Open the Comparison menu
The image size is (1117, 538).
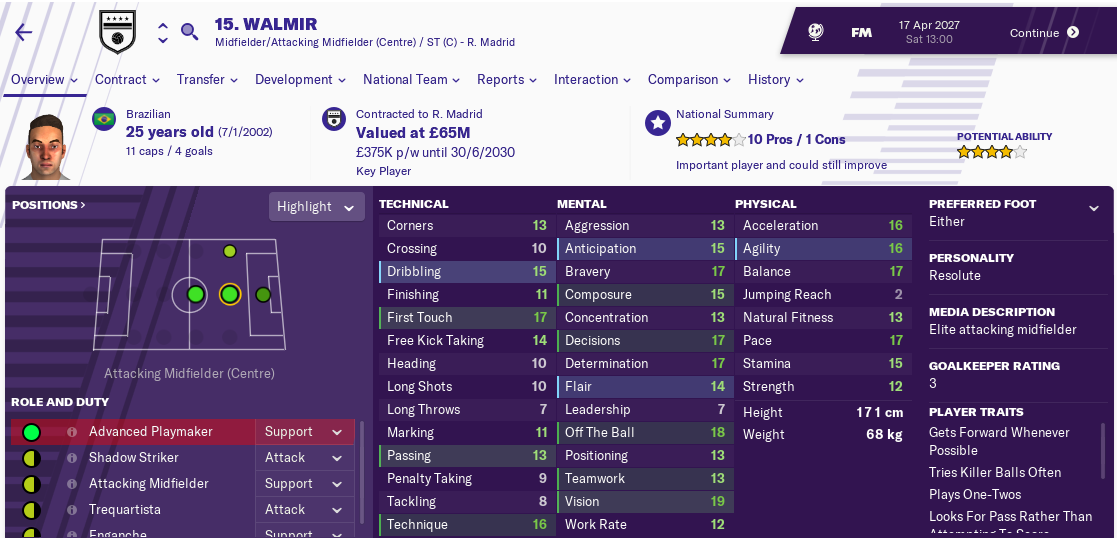689,80
